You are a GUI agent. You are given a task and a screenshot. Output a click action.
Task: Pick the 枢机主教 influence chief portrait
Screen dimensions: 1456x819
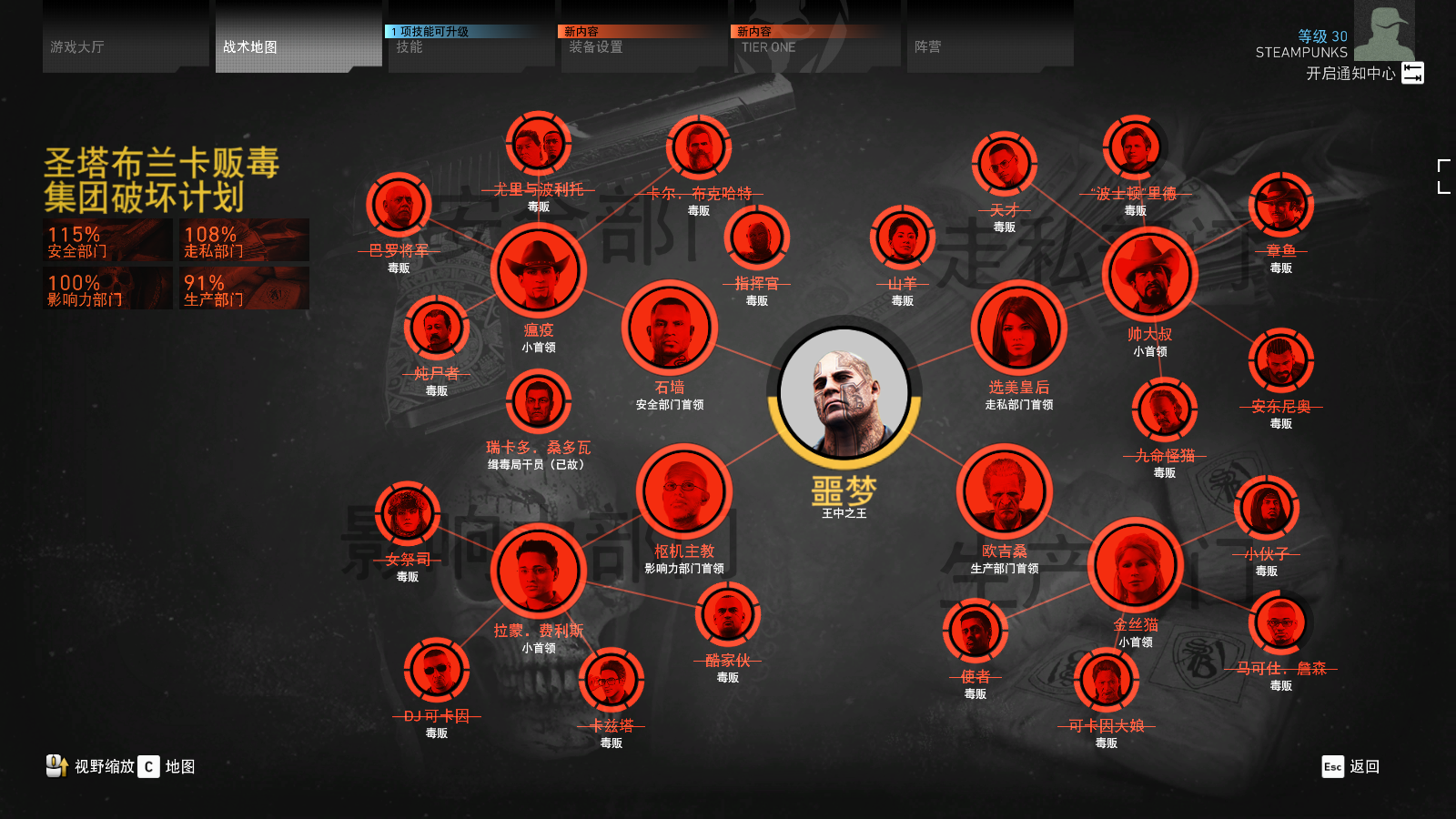click(684, 492)
